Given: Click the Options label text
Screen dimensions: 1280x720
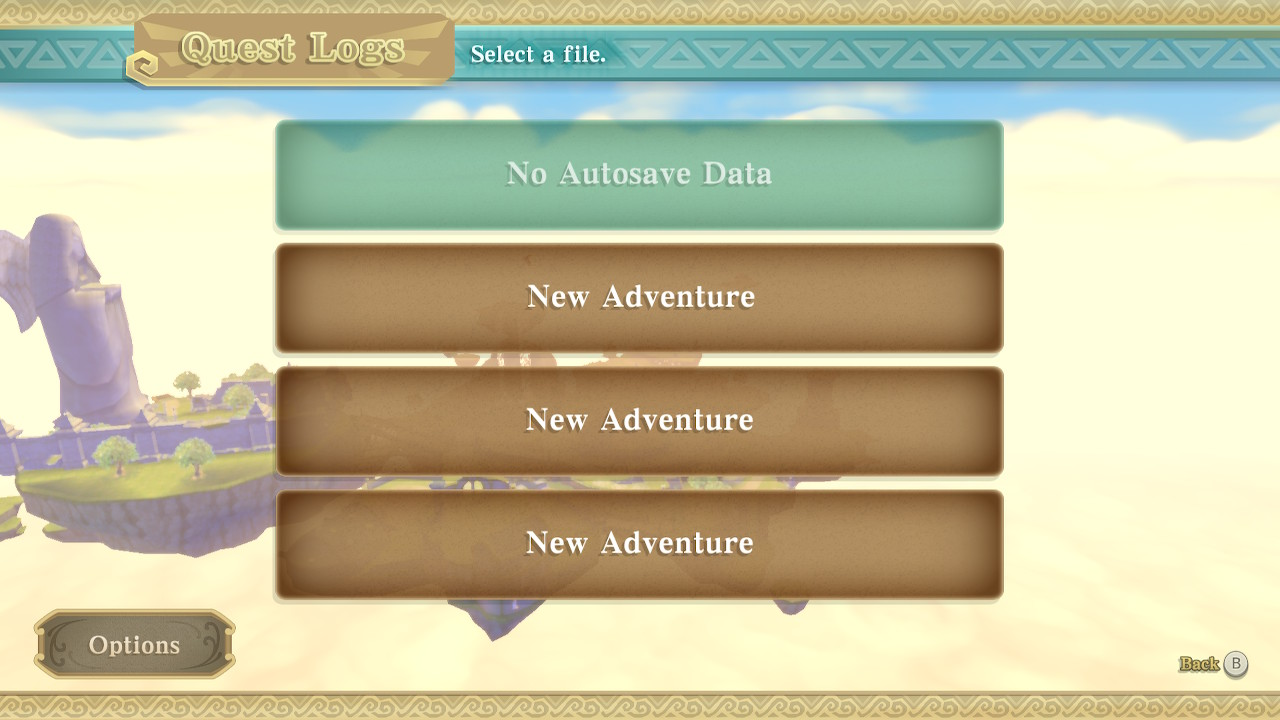Looking at the screenshot, I should [133, 645].
